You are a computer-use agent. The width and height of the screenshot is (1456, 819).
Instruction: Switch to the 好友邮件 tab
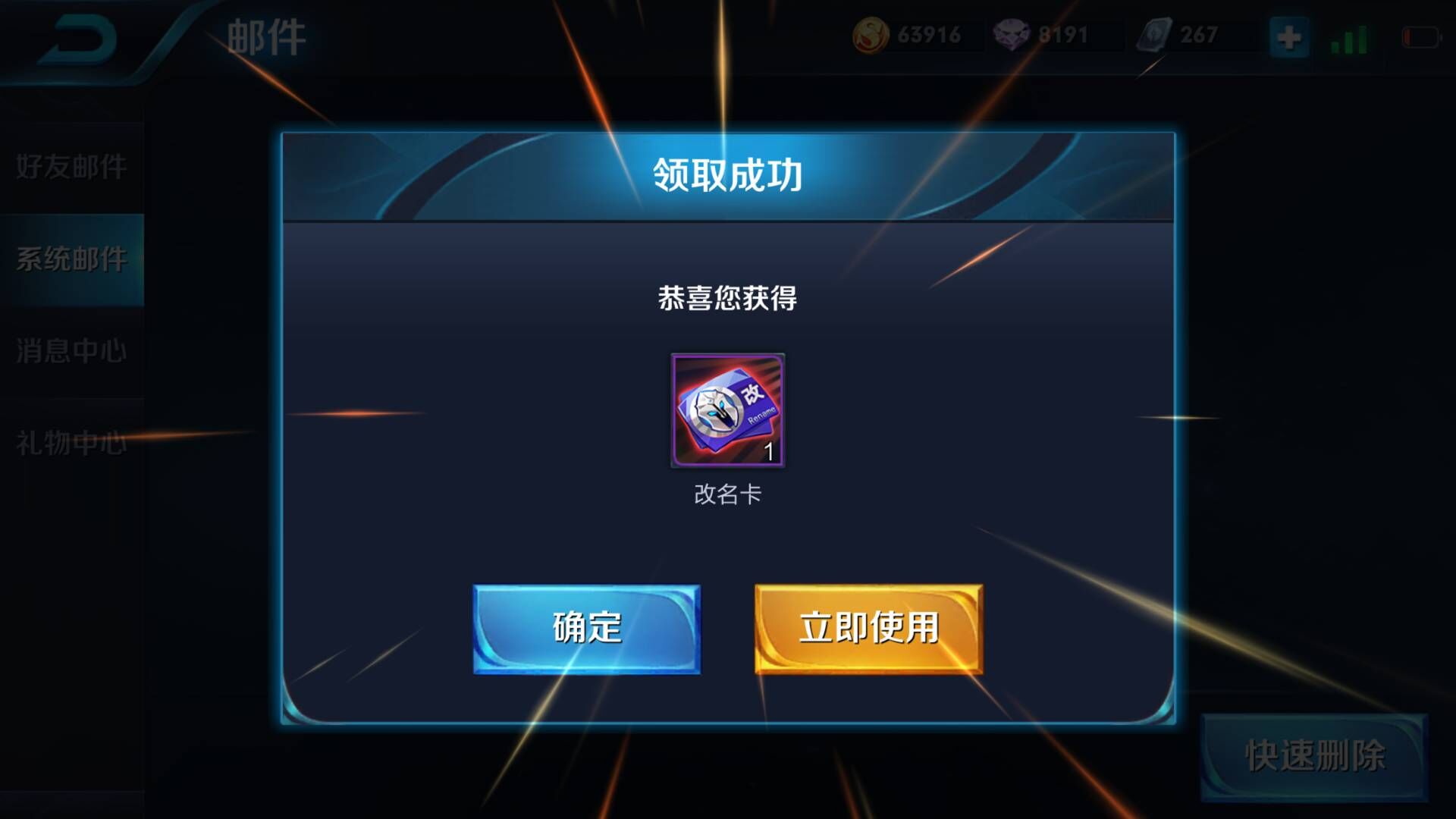tap(72, 165)
